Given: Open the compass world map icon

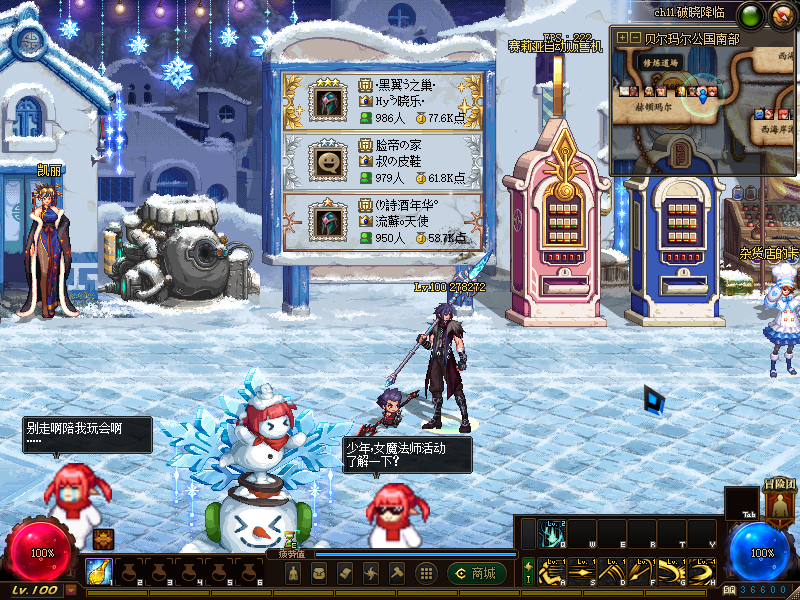Looking at the screenshot, I should coord(781,15).
